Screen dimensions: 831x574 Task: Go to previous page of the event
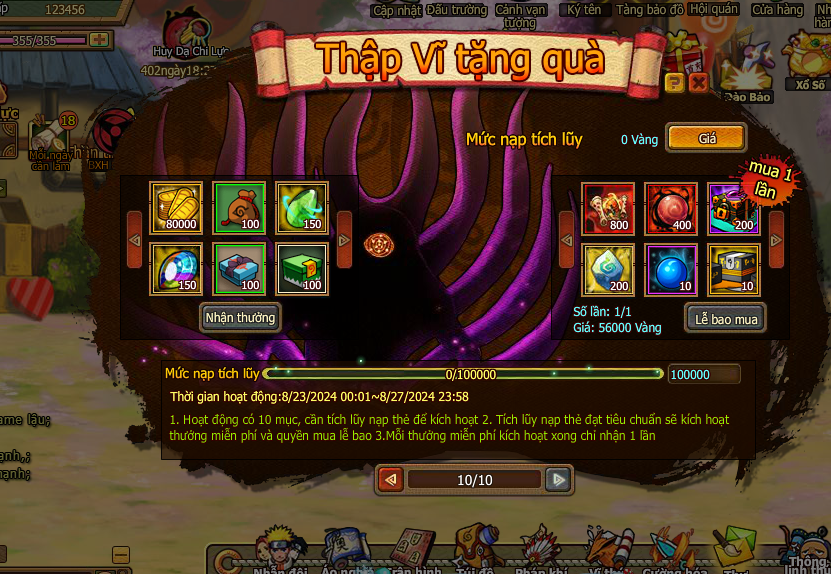[x=391, y=480]
